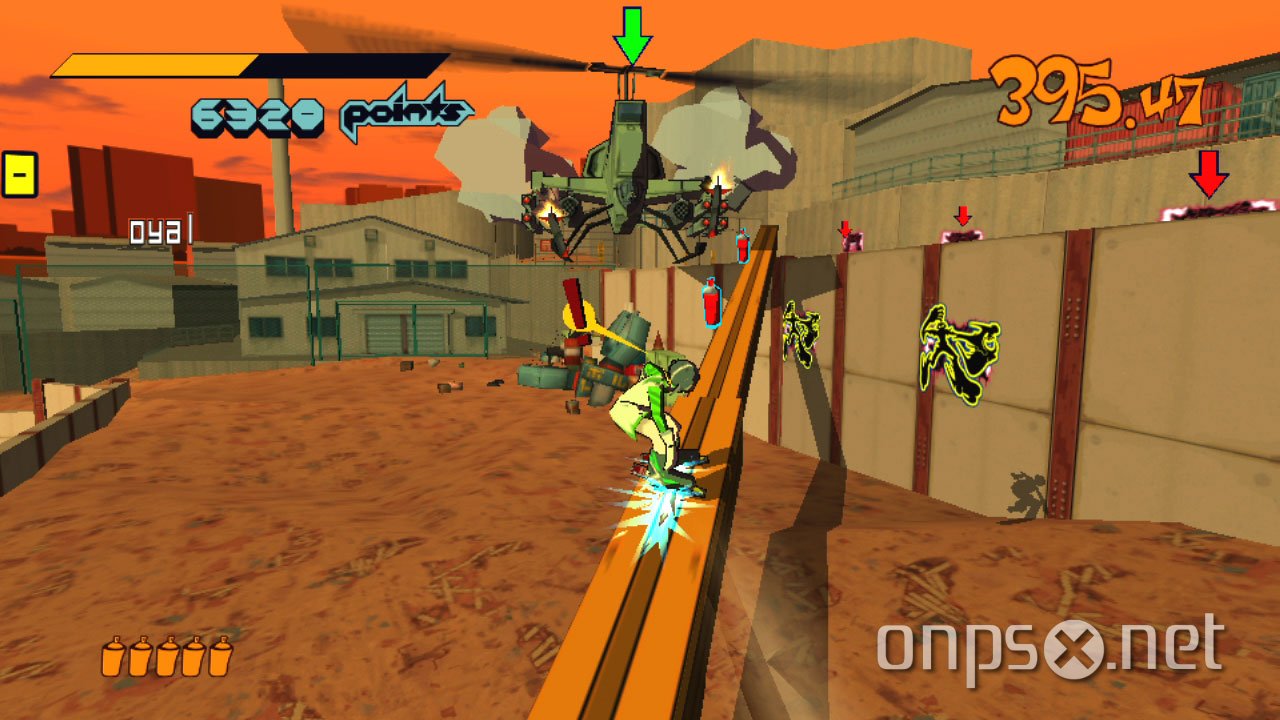
Task: Click the small red arrow over the leftmost graffiti spot
Action: click(x=845, y=230)
